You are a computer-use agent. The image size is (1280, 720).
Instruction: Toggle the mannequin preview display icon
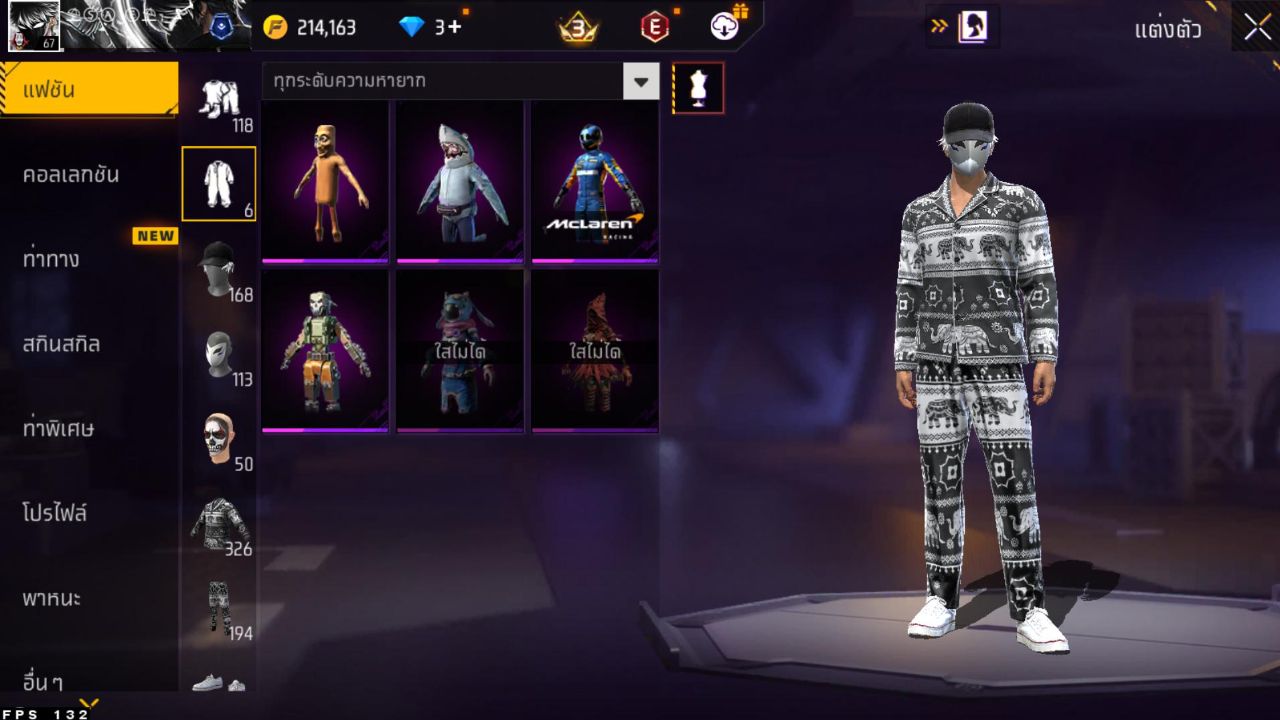[x=697, y=87]
